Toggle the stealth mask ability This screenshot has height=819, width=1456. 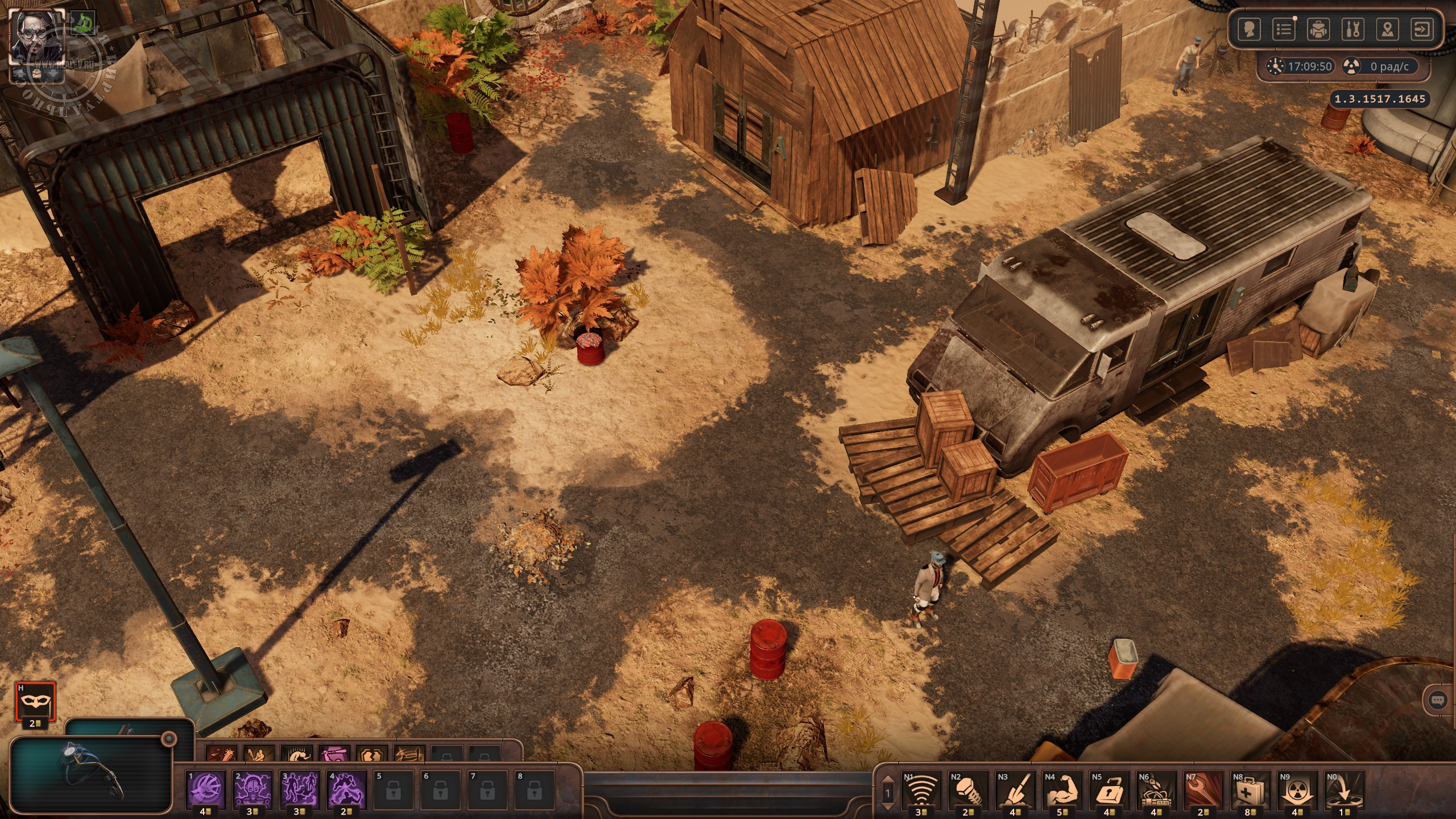point(35,701)
